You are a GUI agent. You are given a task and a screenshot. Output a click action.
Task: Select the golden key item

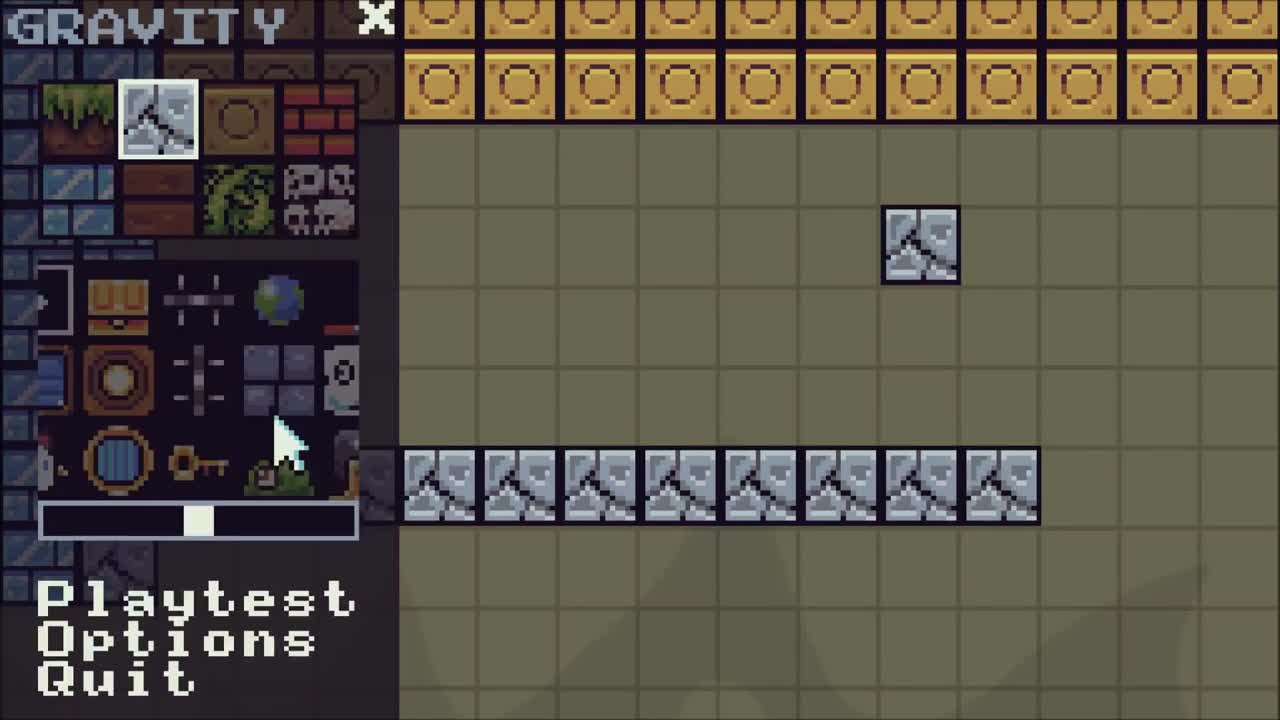[x=197, y=460]
